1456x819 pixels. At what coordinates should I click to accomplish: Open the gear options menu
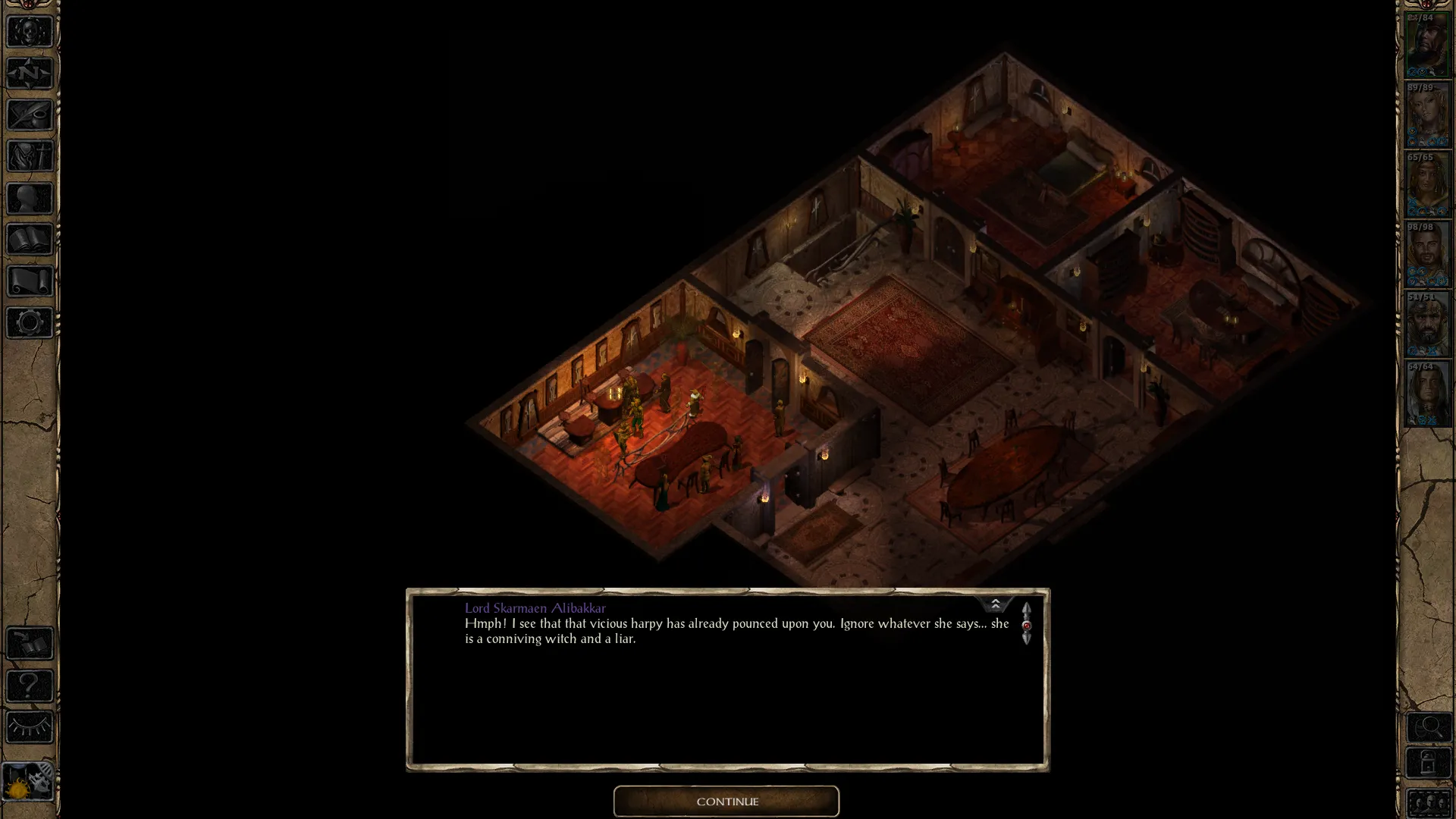click(30, 323)
